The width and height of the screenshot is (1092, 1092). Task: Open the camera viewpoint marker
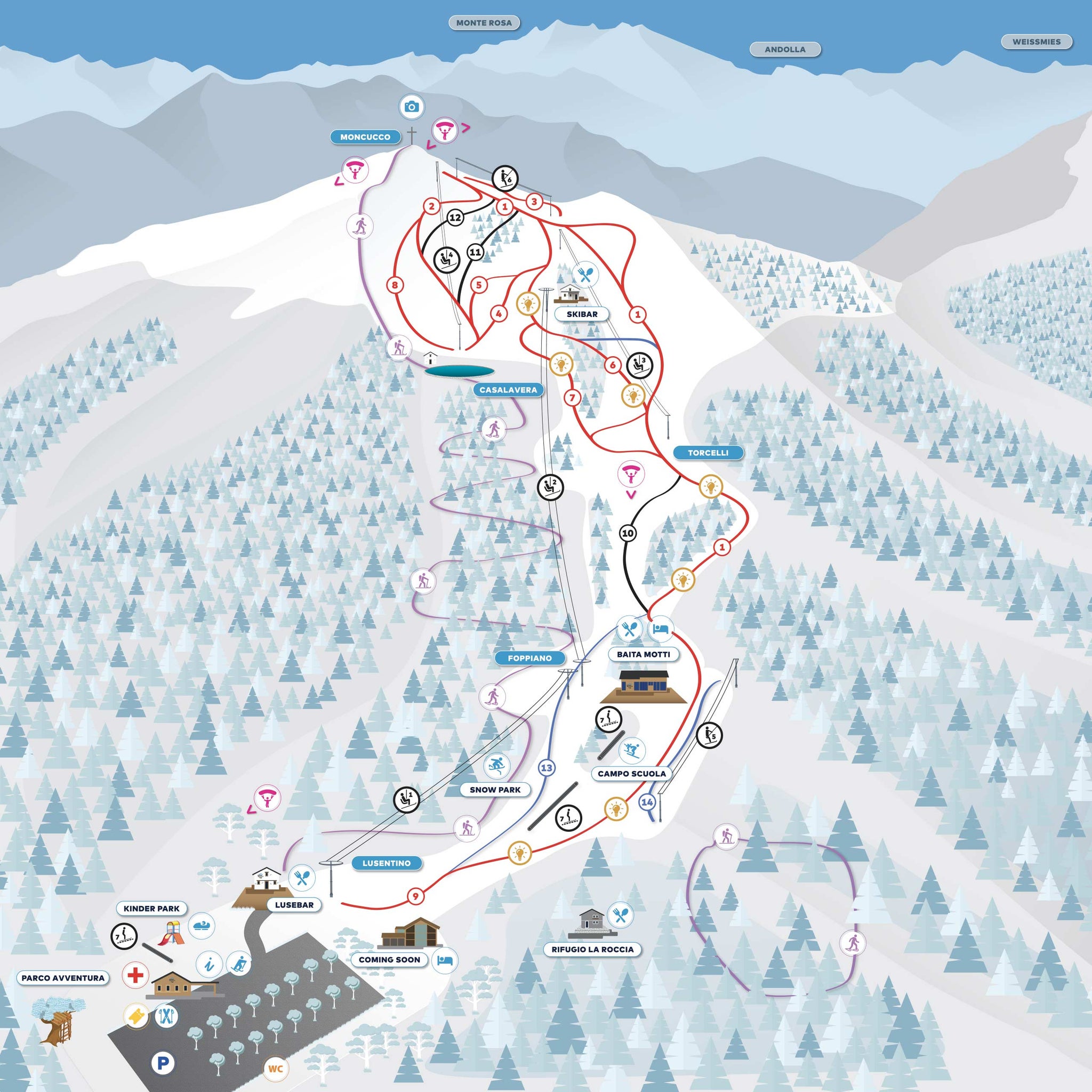[412, 107]
